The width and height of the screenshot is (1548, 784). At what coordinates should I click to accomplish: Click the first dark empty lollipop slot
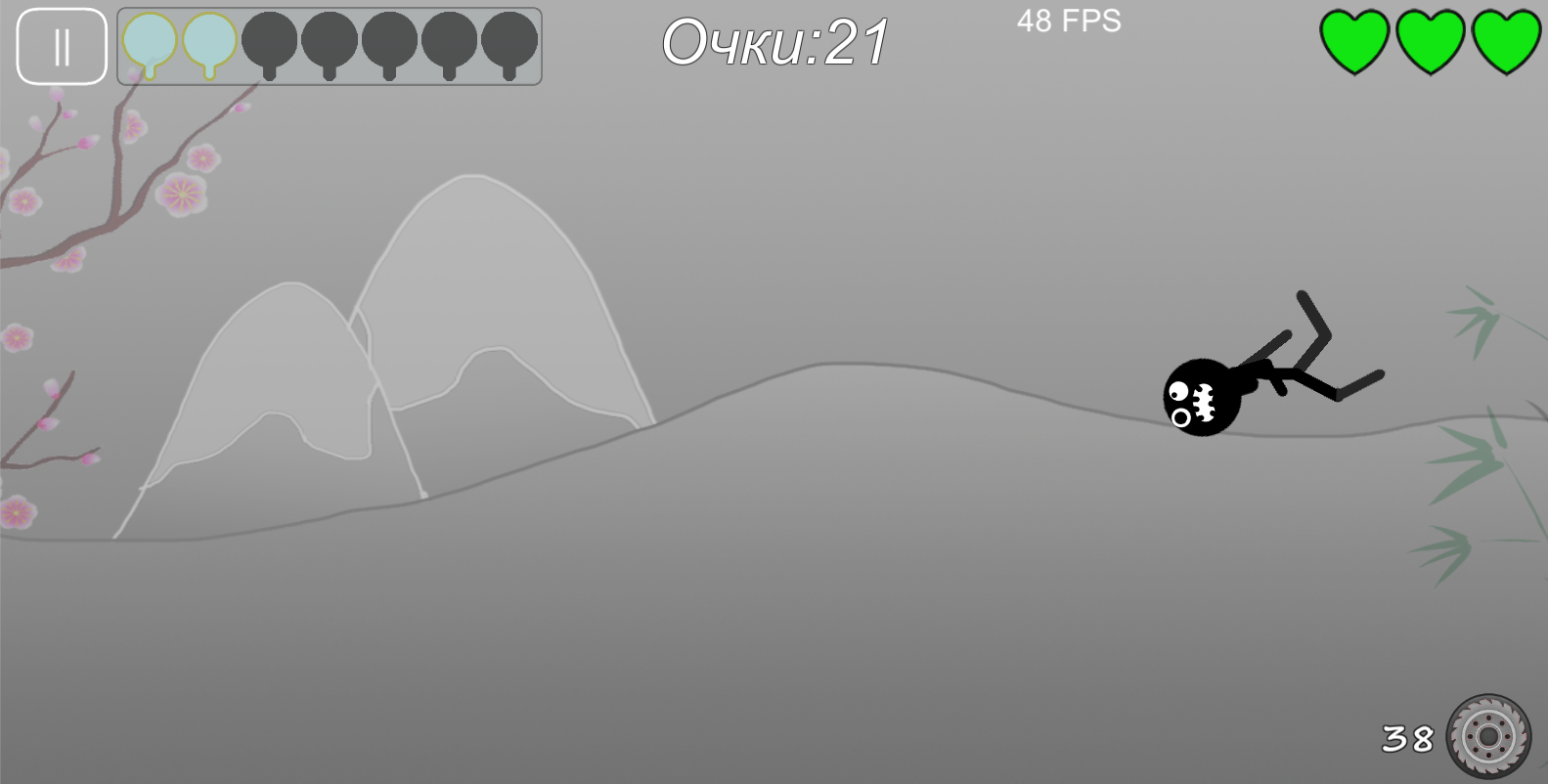(271, 41)
